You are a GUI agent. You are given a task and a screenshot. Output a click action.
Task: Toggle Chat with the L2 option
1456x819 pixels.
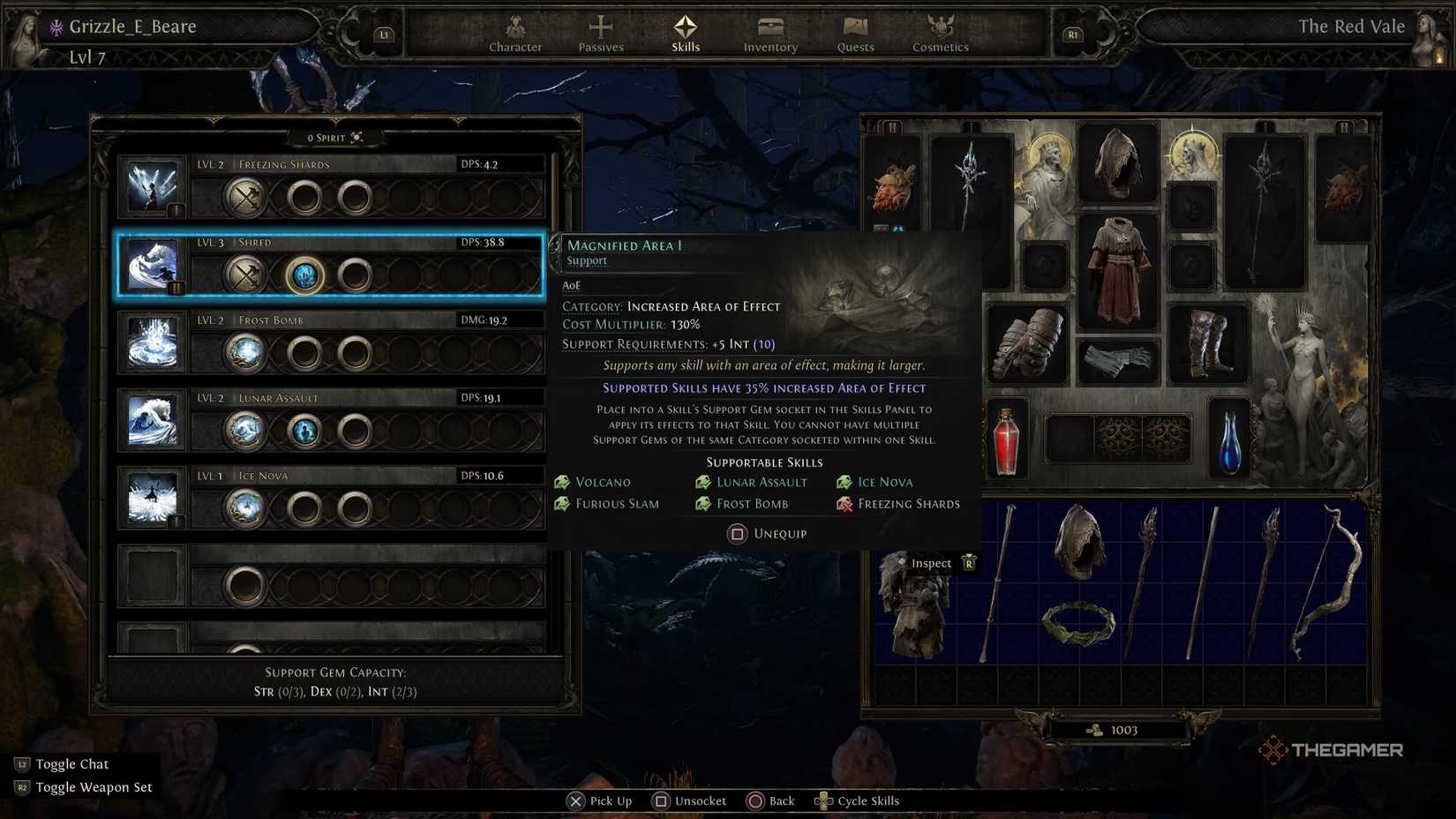click(x=71, y=763)
